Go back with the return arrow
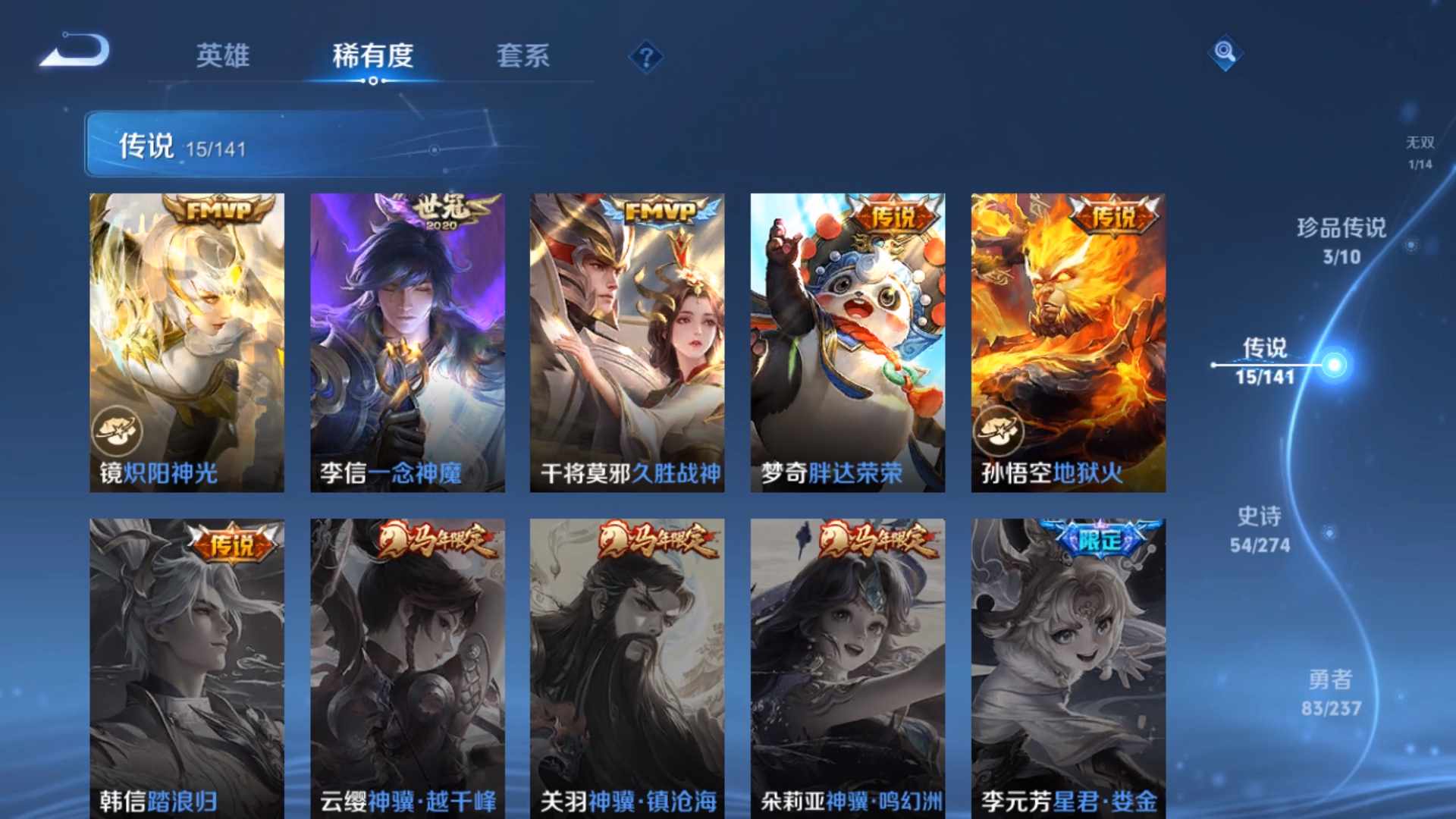The image size is (1456, 819). (76, 52)
